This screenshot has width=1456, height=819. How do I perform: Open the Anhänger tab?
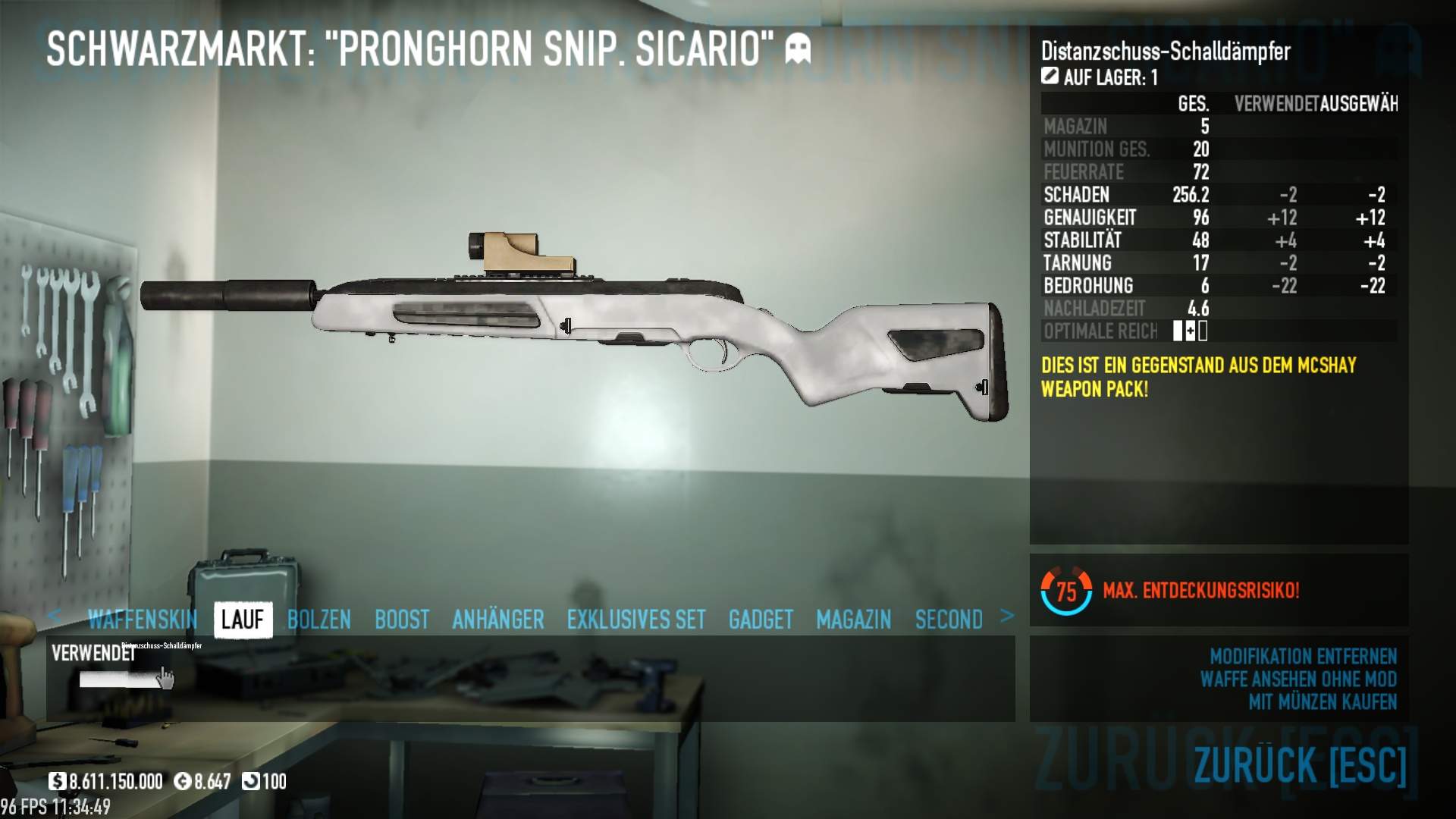point(498,620)
